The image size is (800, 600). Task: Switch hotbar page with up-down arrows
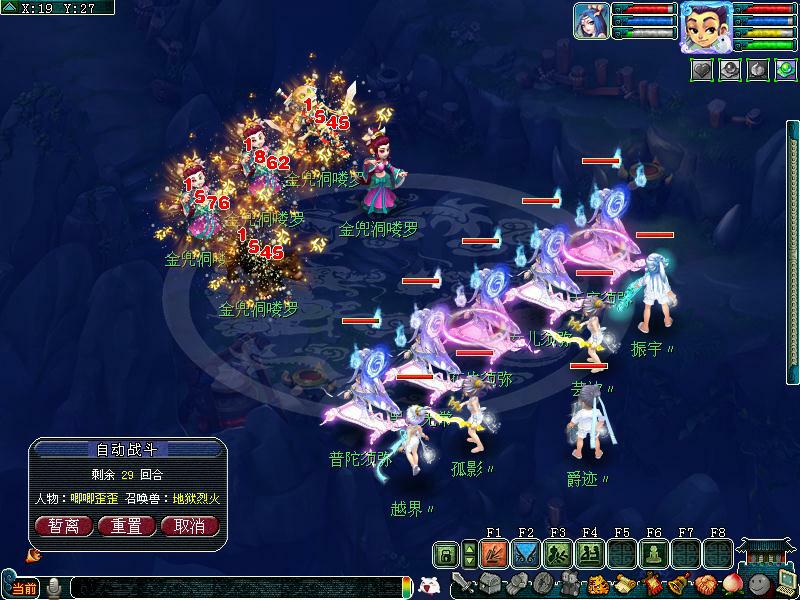pyautogui.click(x=470, y=554)
